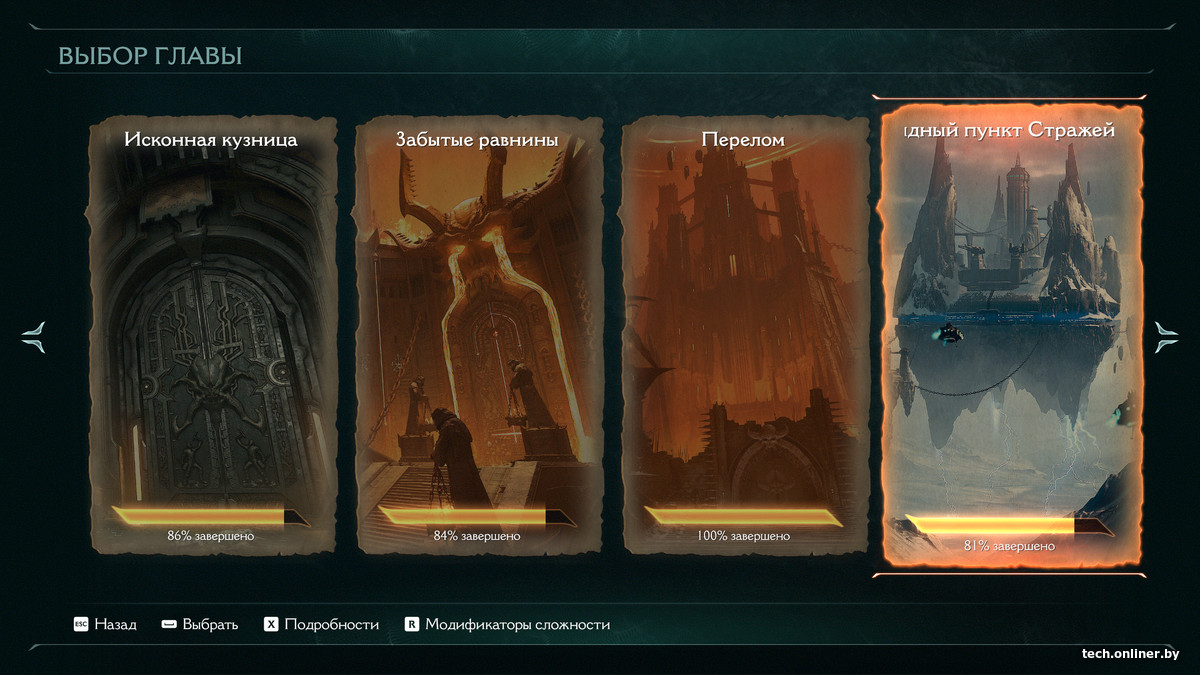Viewport: 1200px width, 675px height.
Task: Click the left chapter scroll arrow
Action: pyautogui.click(x=33, y=336)
